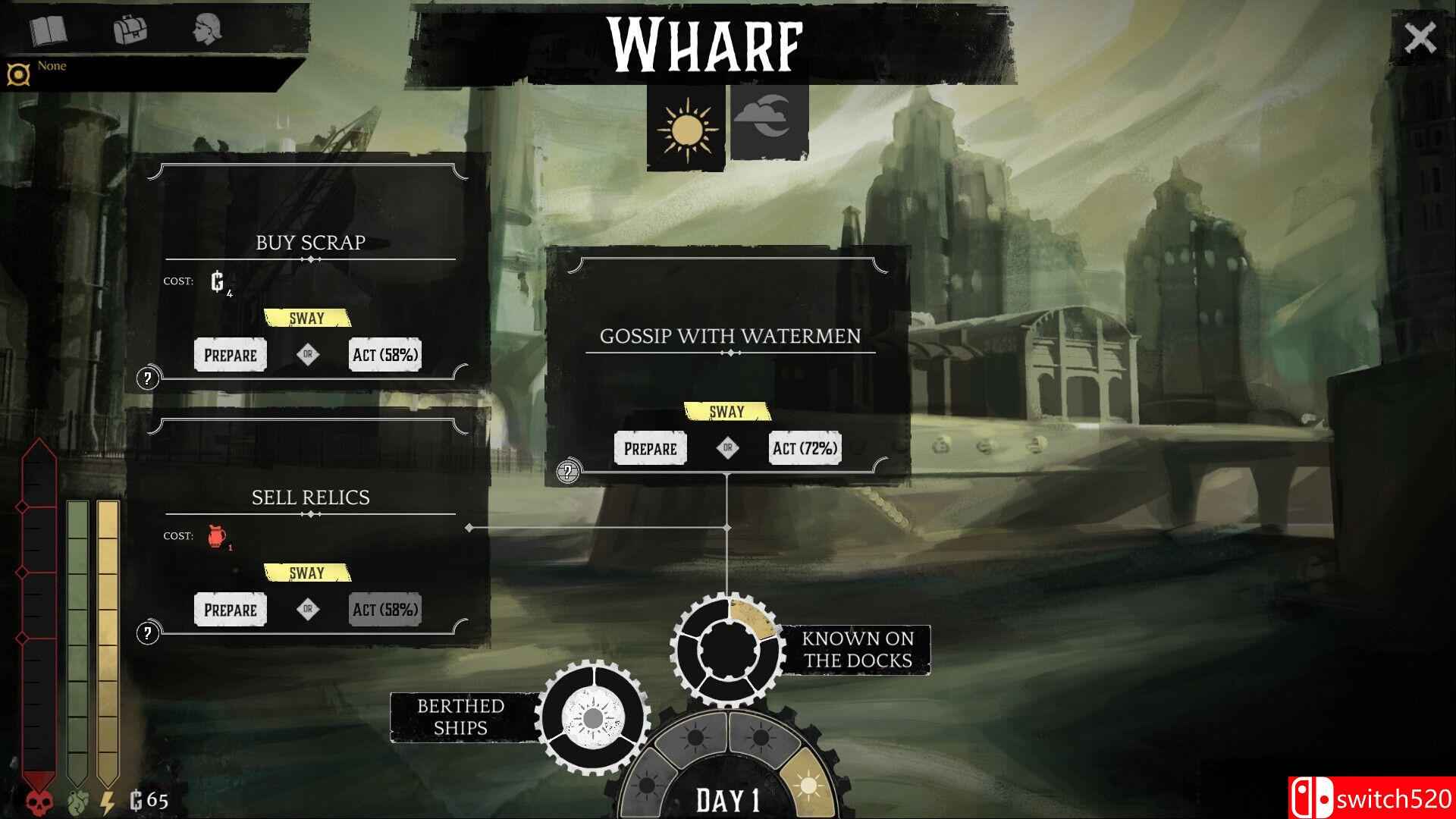Select the daytime sun tab

687,127
